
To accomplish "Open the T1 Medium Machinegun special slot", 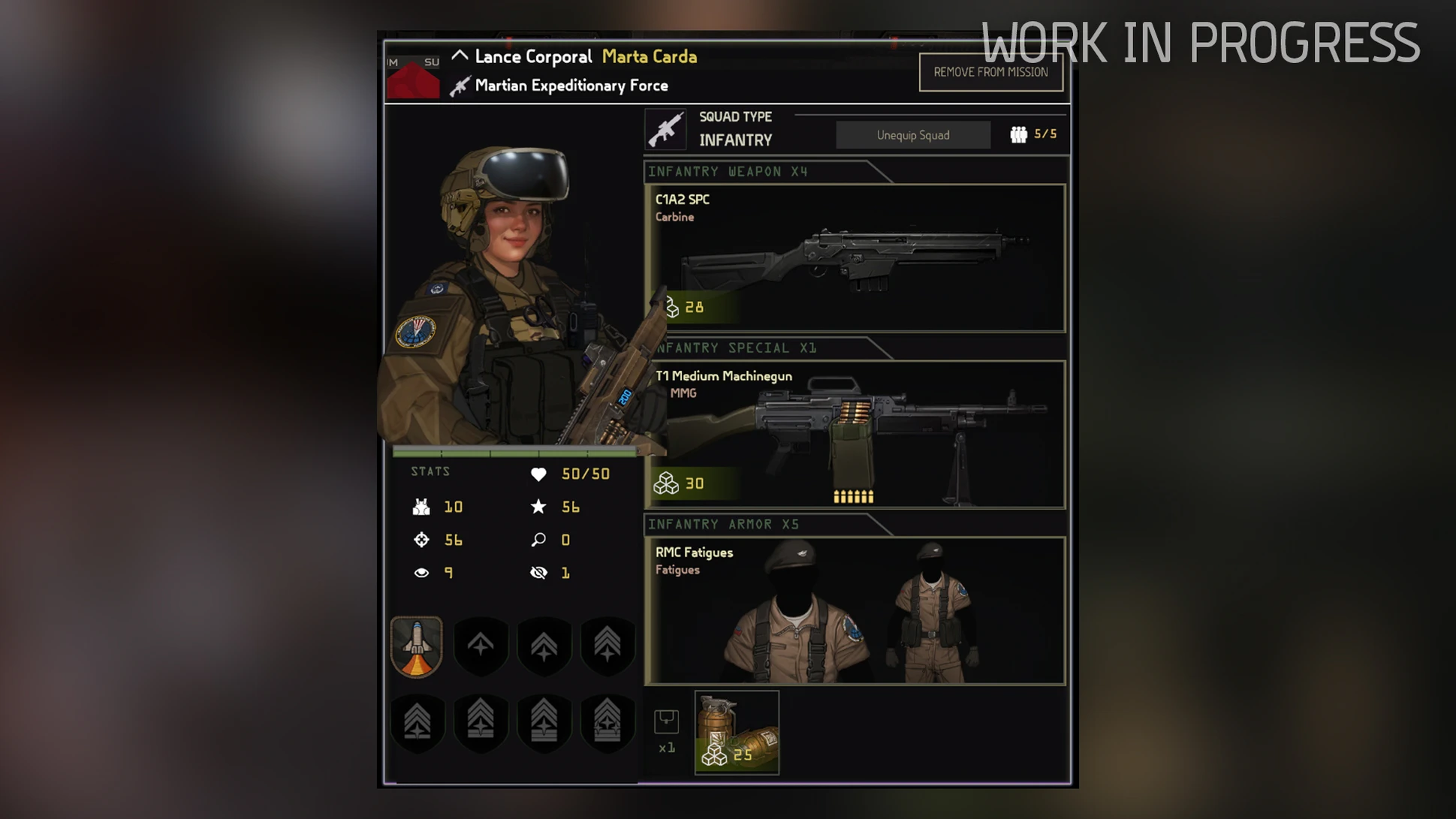I will (x=855, y=434).
